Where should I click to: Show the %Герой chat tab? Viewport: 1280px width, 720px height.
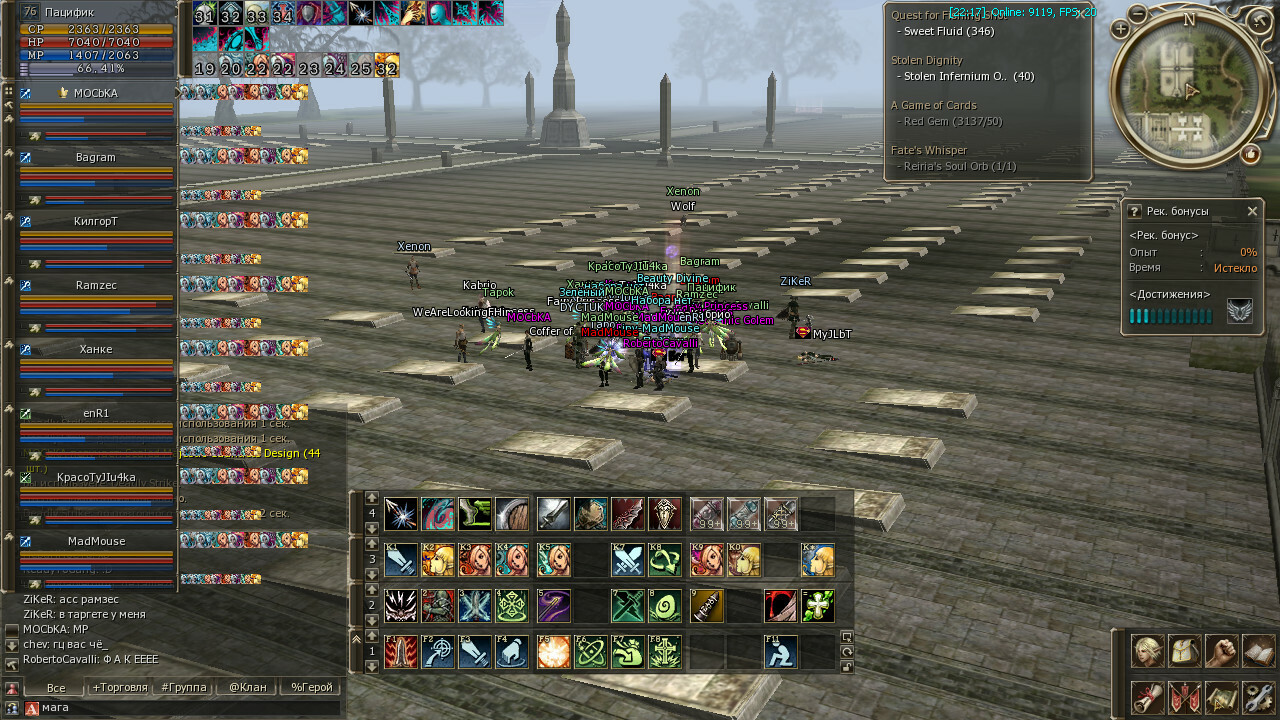(x=311, y=687)
